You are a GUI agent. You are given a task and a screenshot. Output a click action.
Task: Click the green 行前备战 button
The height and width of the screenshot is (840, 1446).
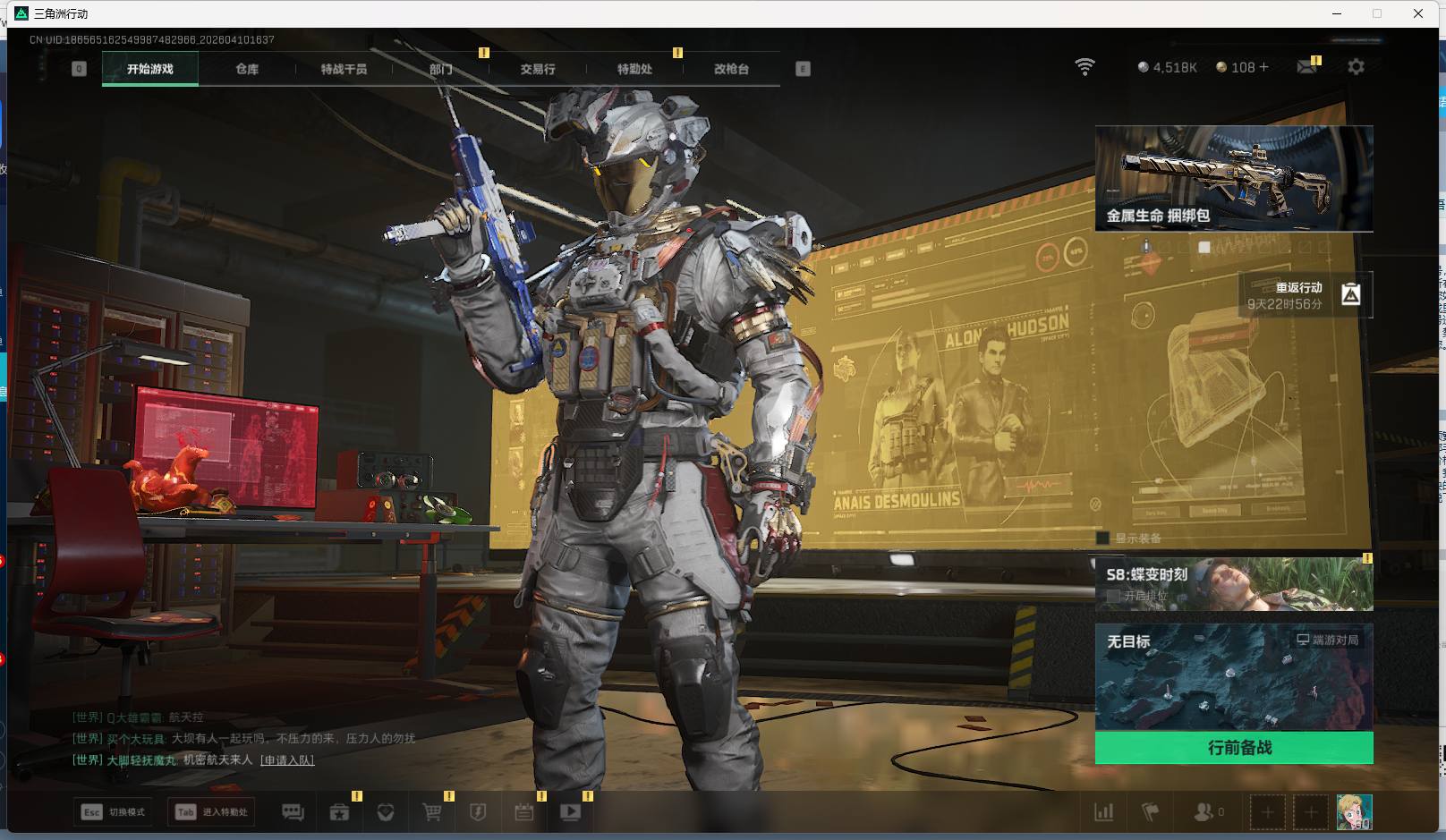coord(1233,748)
